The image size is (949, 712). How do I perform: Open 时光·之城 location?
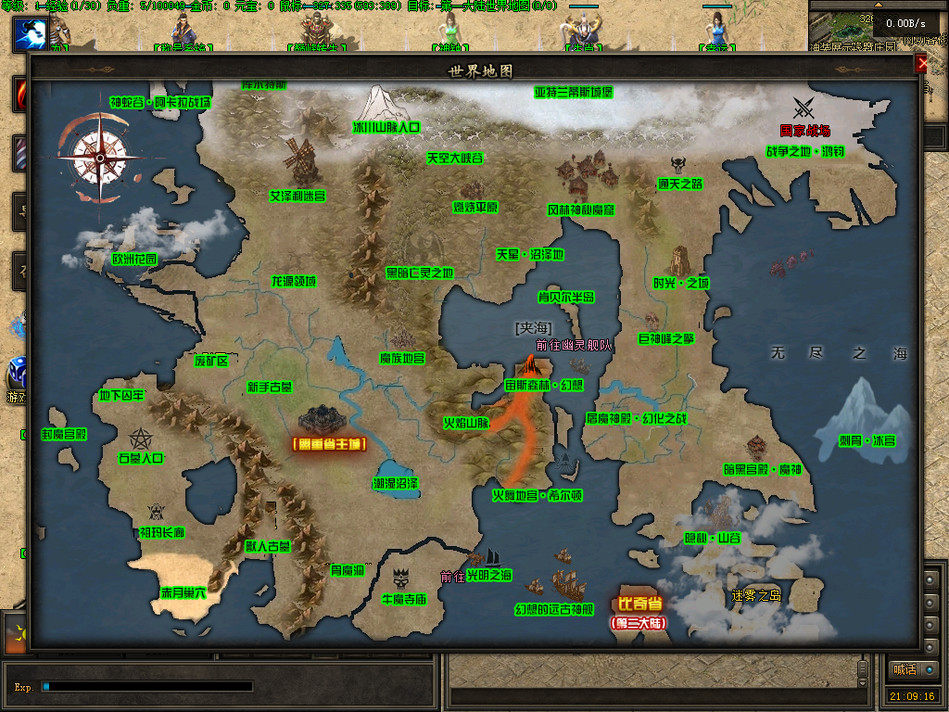(680, 283)
